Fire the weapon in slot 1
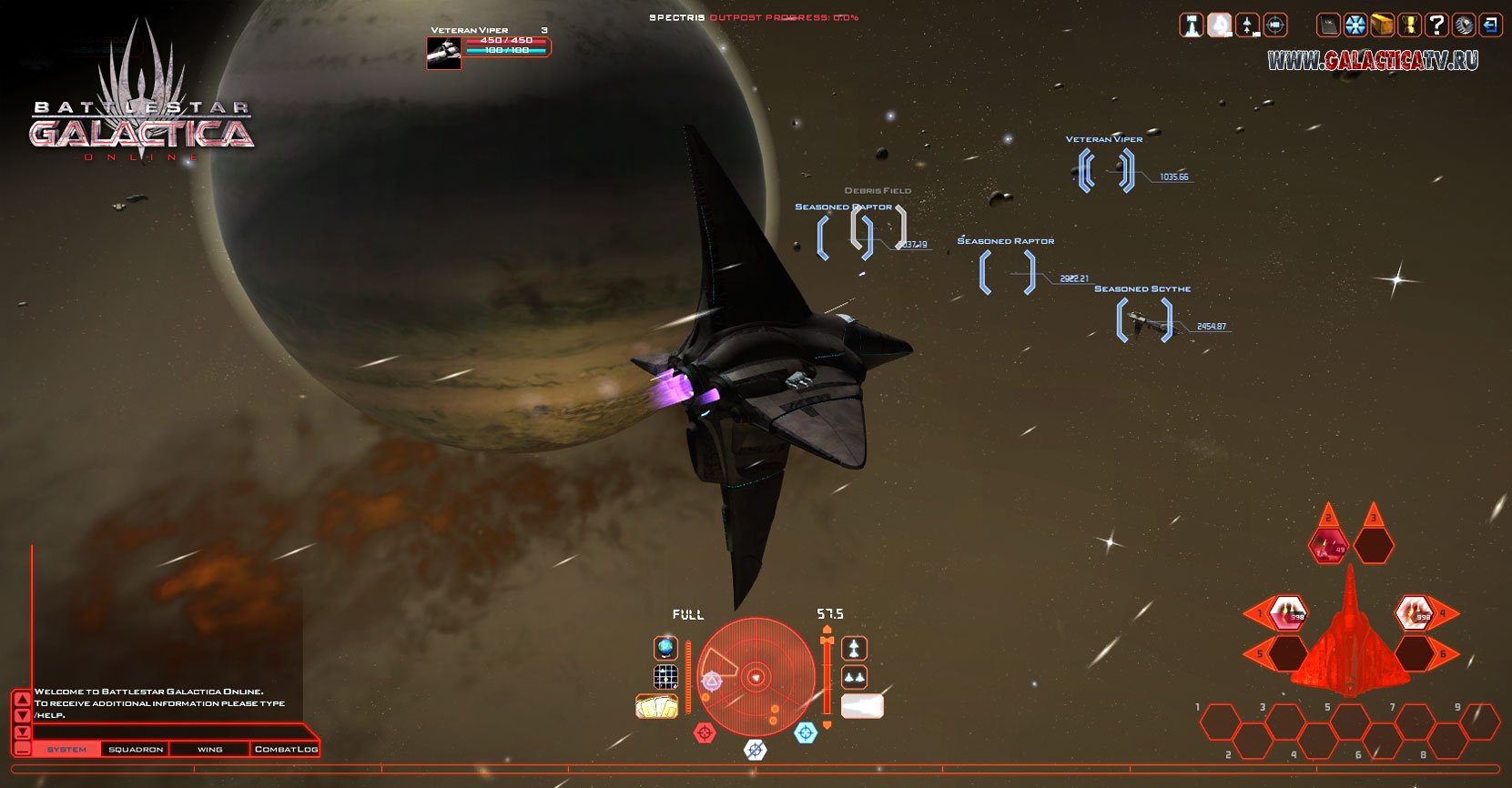This screenshot has height=788, width=1512. (x=1288, y=613)
